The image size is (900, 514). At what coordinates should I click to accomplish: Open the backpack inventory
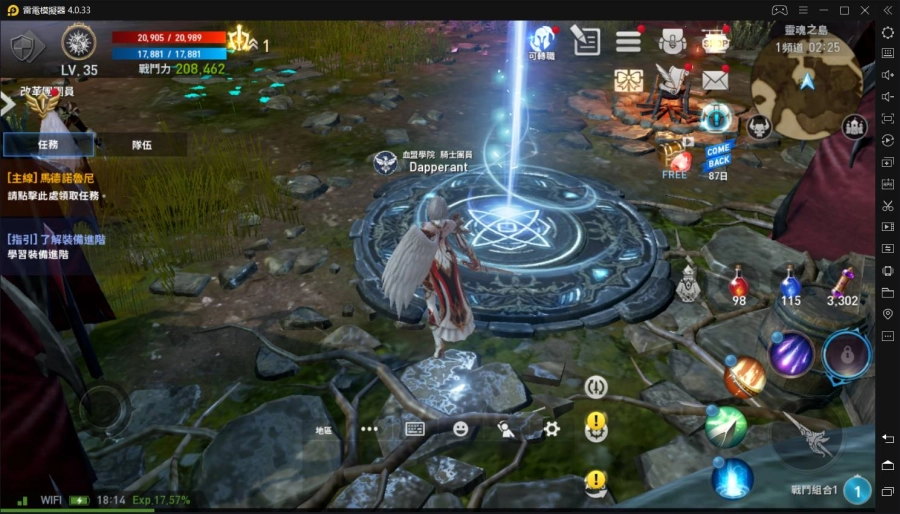tap(671, 41)
